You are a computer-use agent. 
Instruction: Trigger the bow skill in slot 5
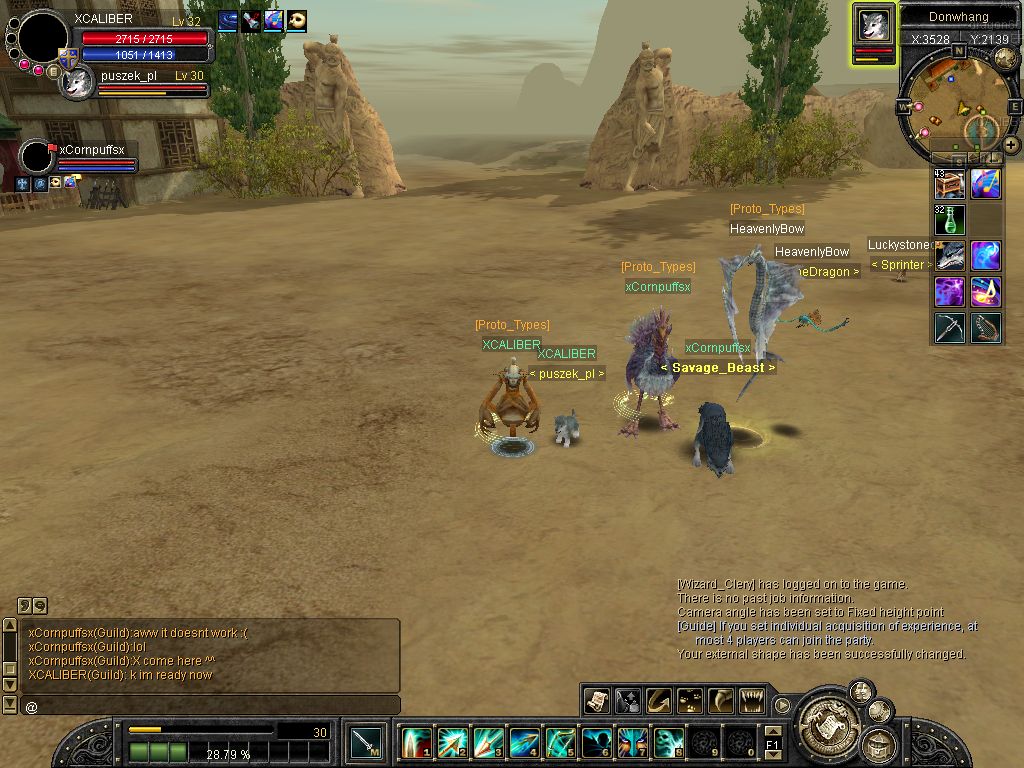pos(560,743)
